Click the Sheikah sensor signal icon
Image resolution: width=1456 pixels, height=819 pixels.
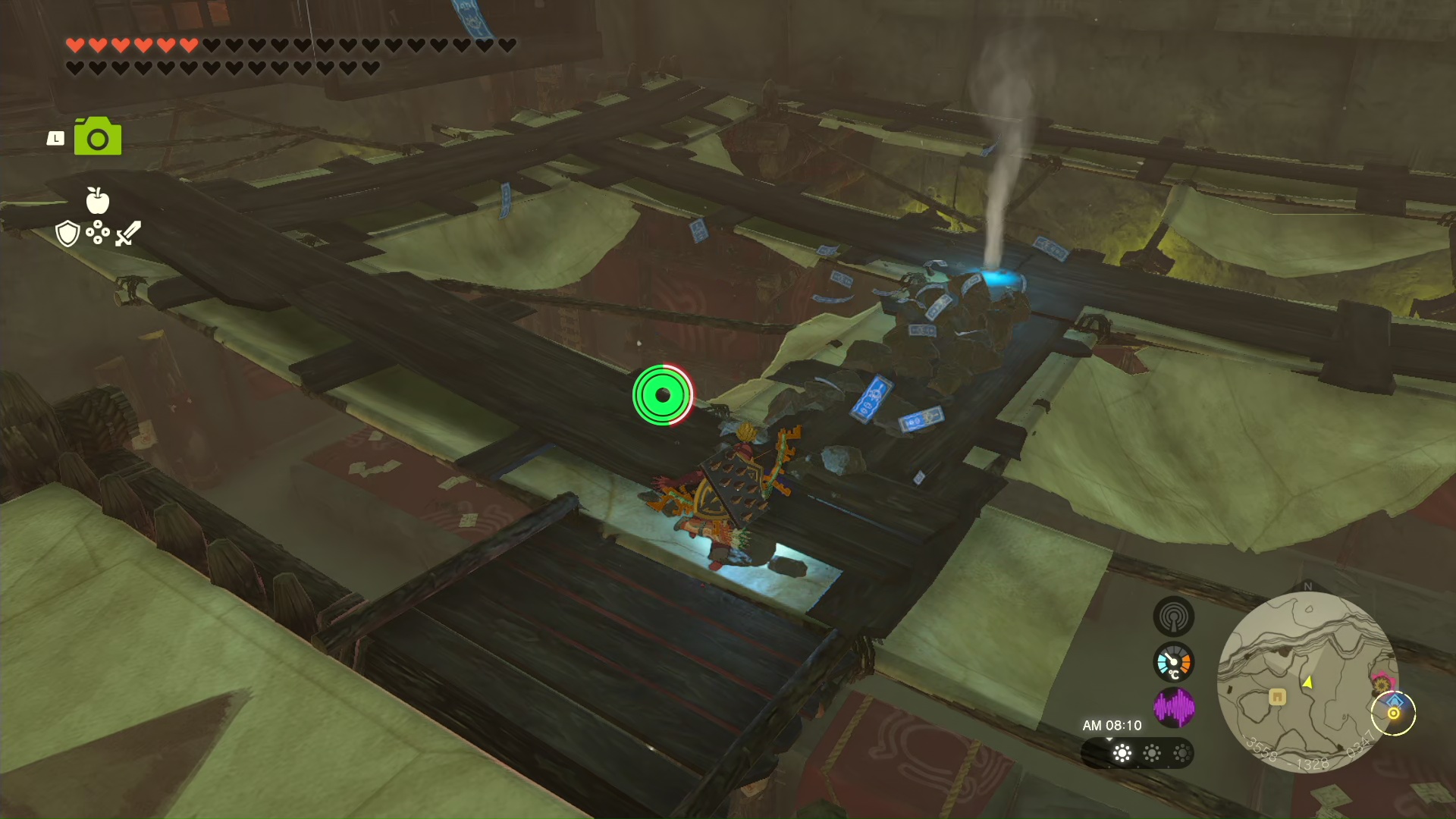pyautogui.click(x=1173, y=617)
